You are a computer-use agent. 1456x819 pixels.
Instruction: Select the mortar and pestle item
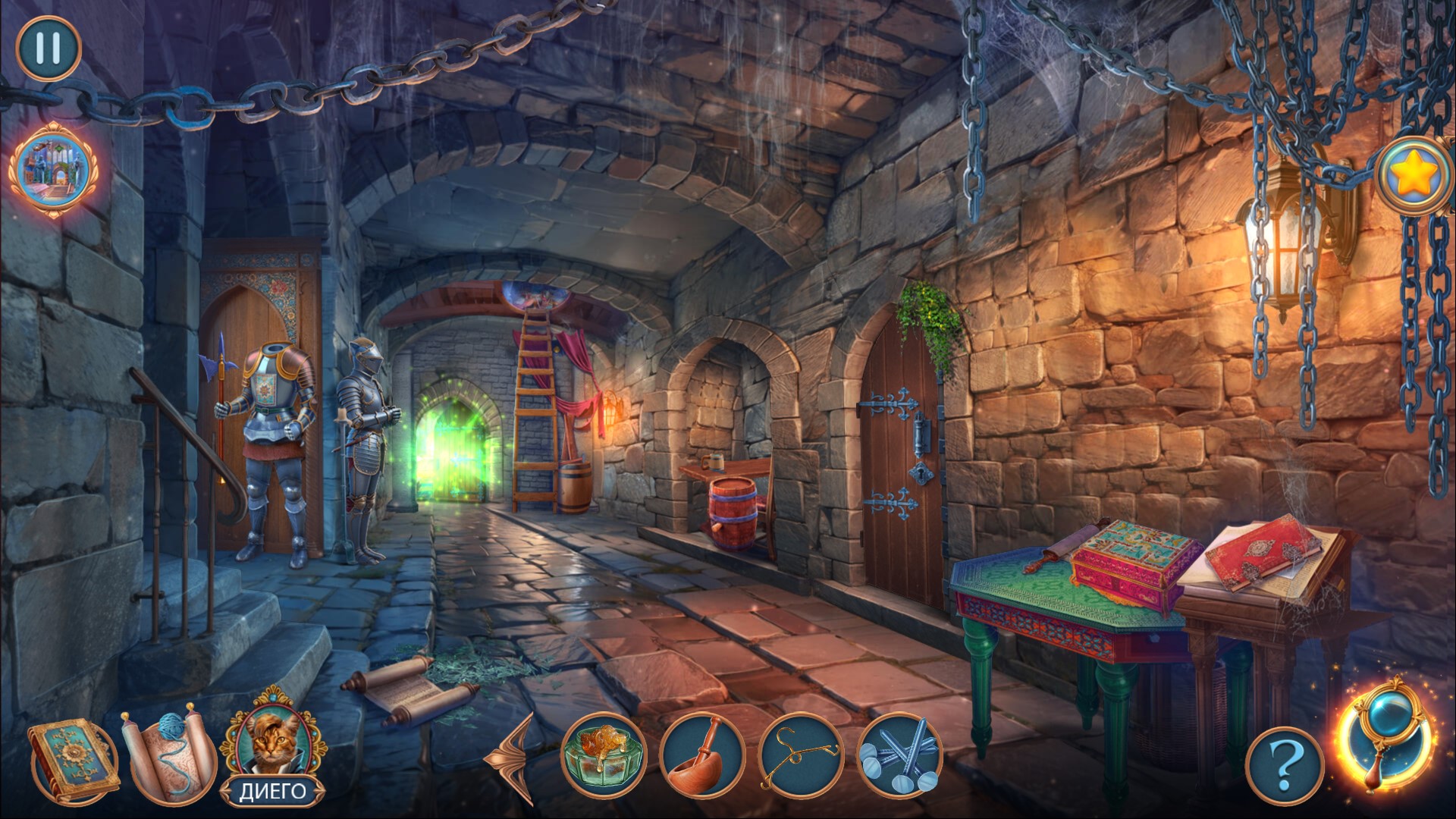tap(701, 755)
